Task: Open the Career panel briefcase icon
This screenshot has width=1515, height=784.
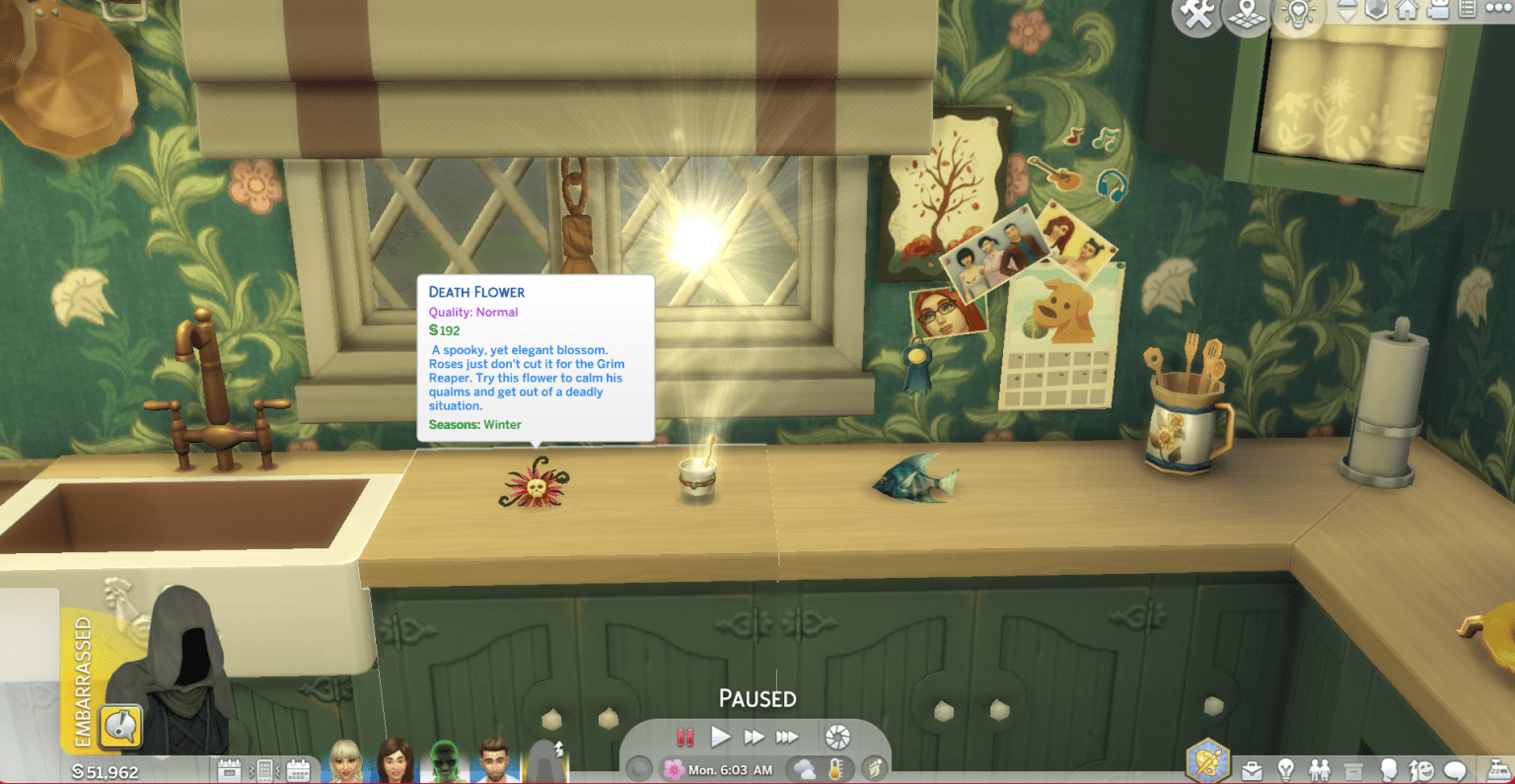Action: click(1253, 768)
